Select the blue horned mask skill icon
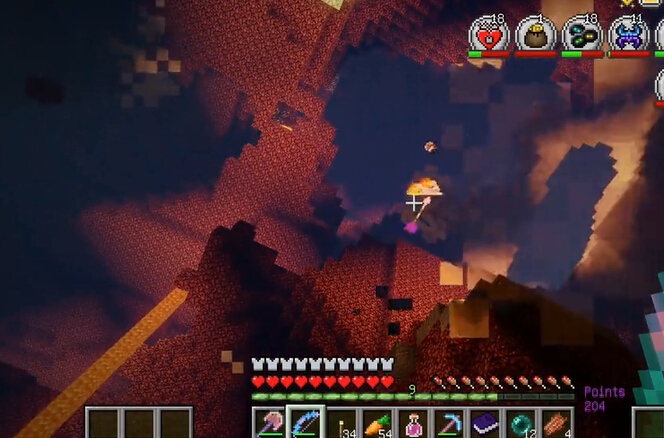The width and height of the screenshot is (664, 438). (x=629, y=35)
